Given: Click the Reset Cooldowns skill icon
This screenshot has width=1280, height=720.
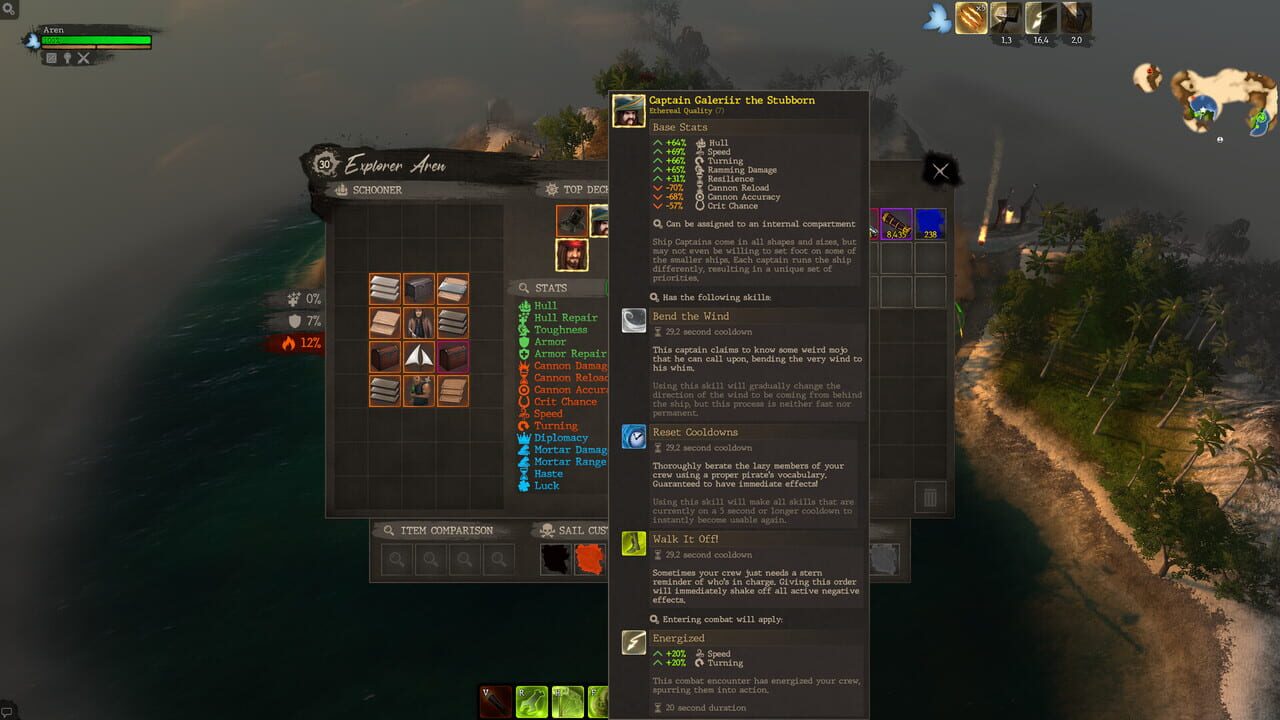Looking at the screenshot, I should [x=632, y=436].
